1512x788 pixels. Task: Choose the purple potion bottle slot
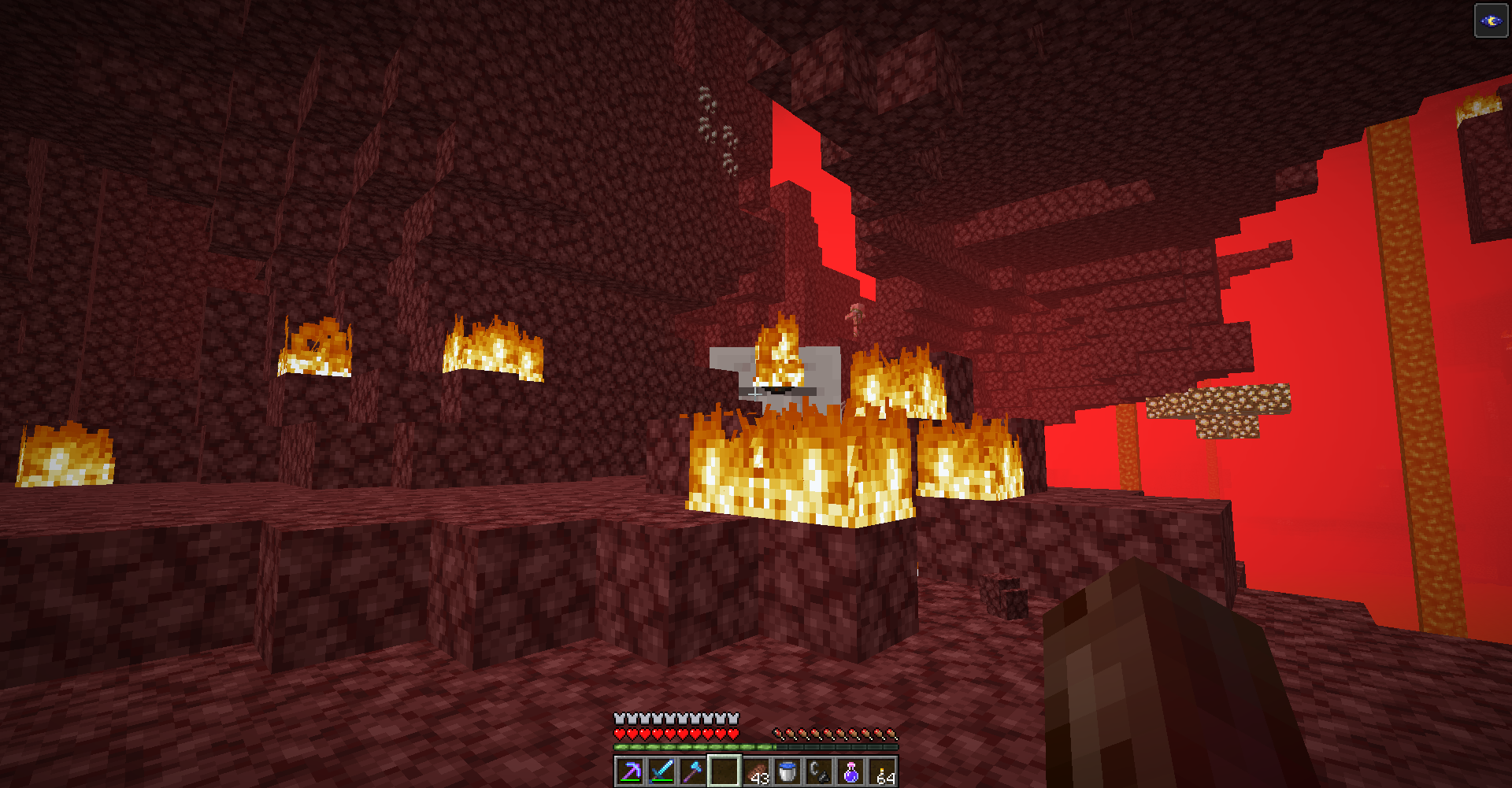pos(850,771)
